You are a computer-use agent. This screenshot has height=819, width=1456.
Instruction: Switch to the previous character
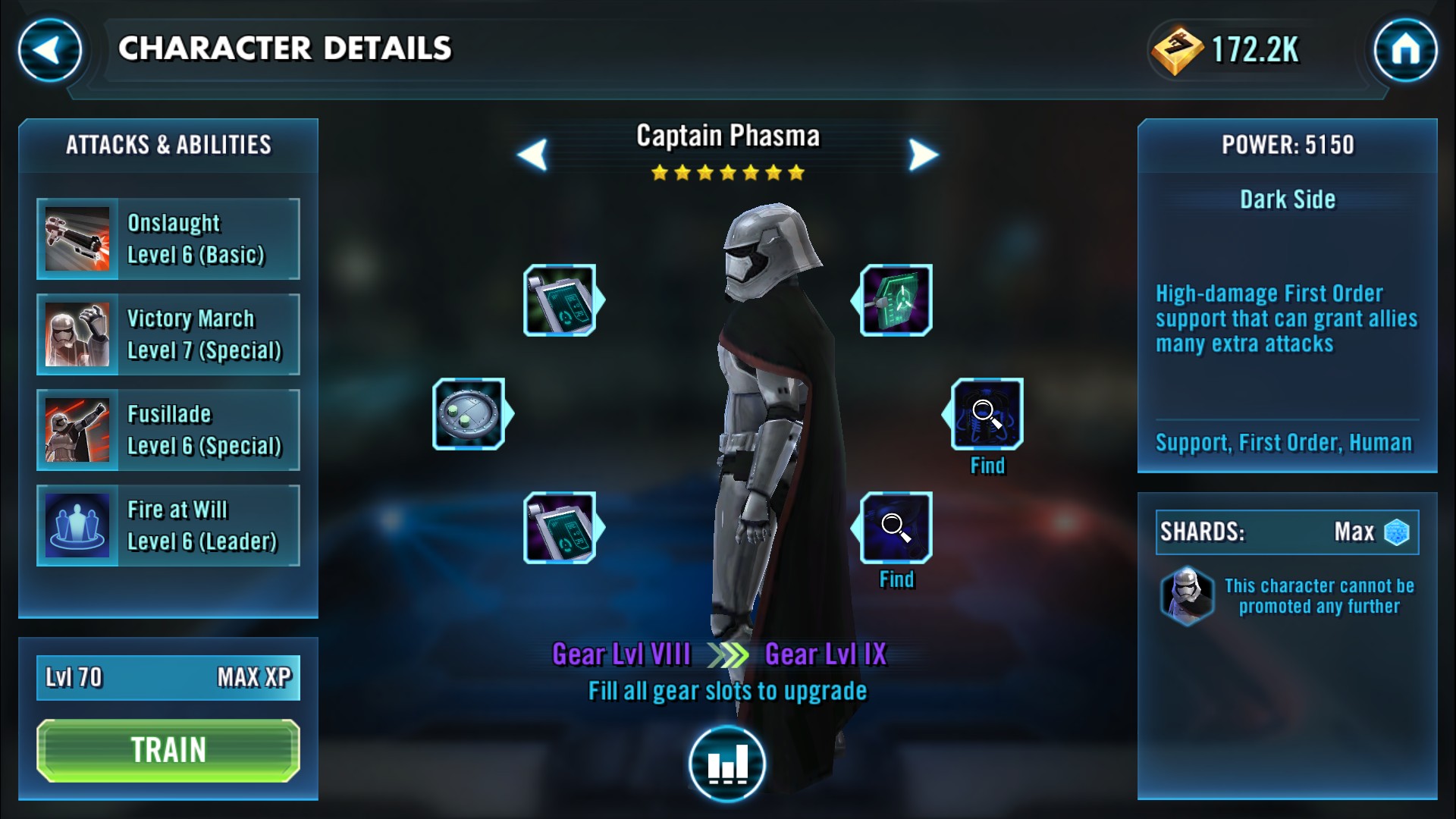533,155
